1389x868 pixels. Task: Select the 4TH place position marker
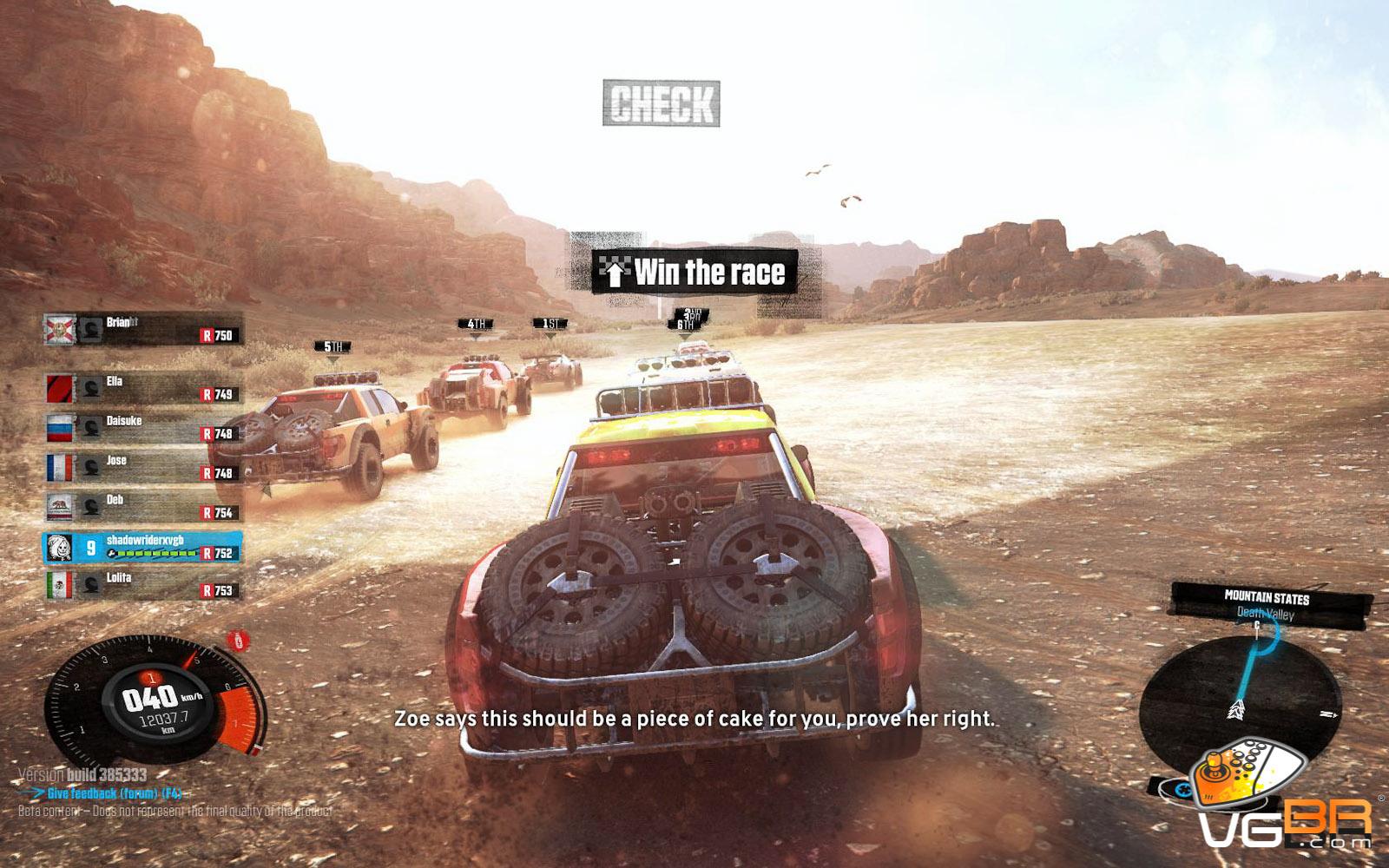coord(476,325)
